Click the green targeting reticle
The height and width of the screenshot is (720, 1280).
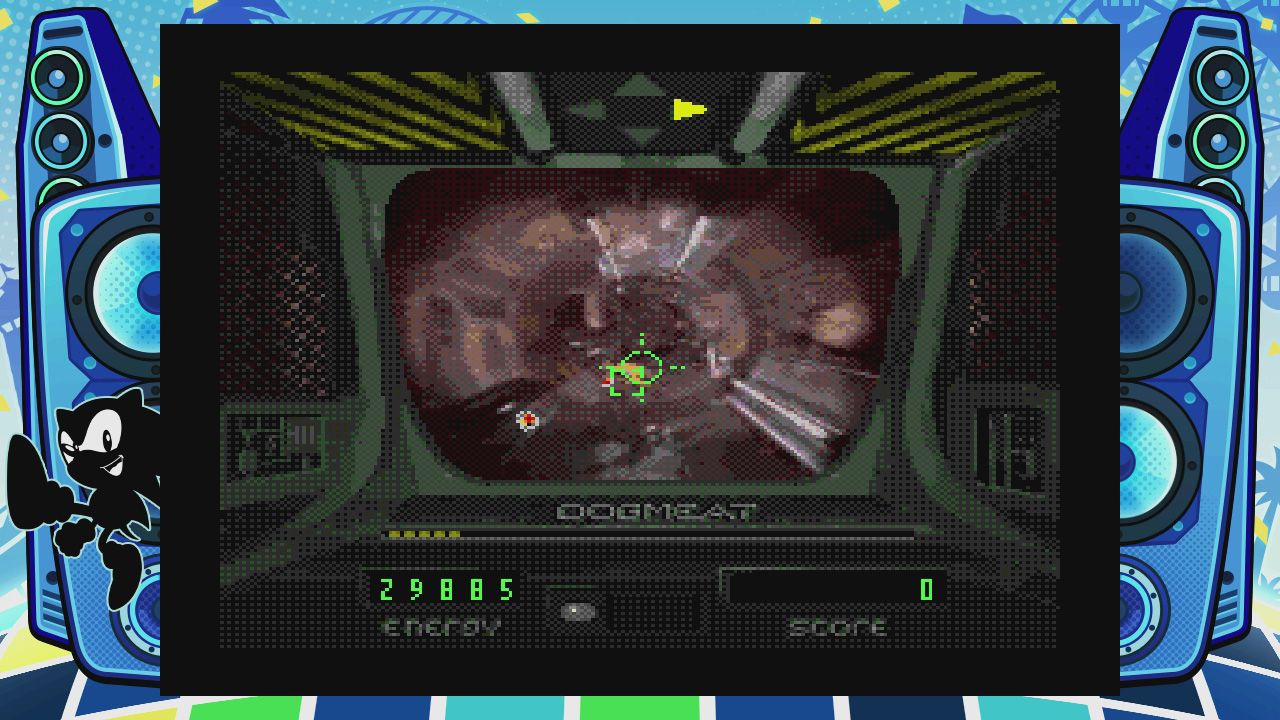click(640, 372)
